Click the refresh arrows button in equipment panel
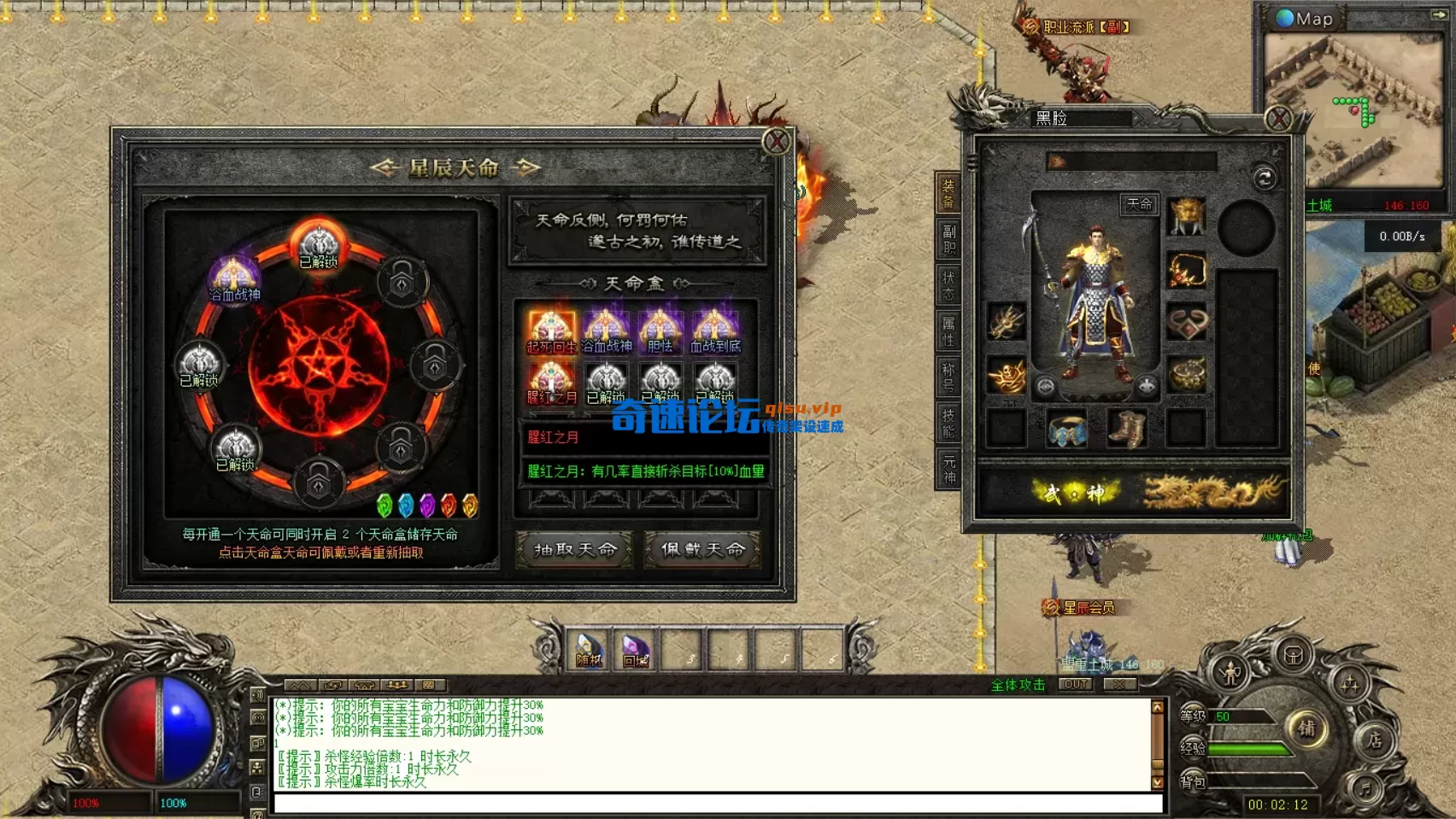1456x819 pixels. click(1265, 178)
